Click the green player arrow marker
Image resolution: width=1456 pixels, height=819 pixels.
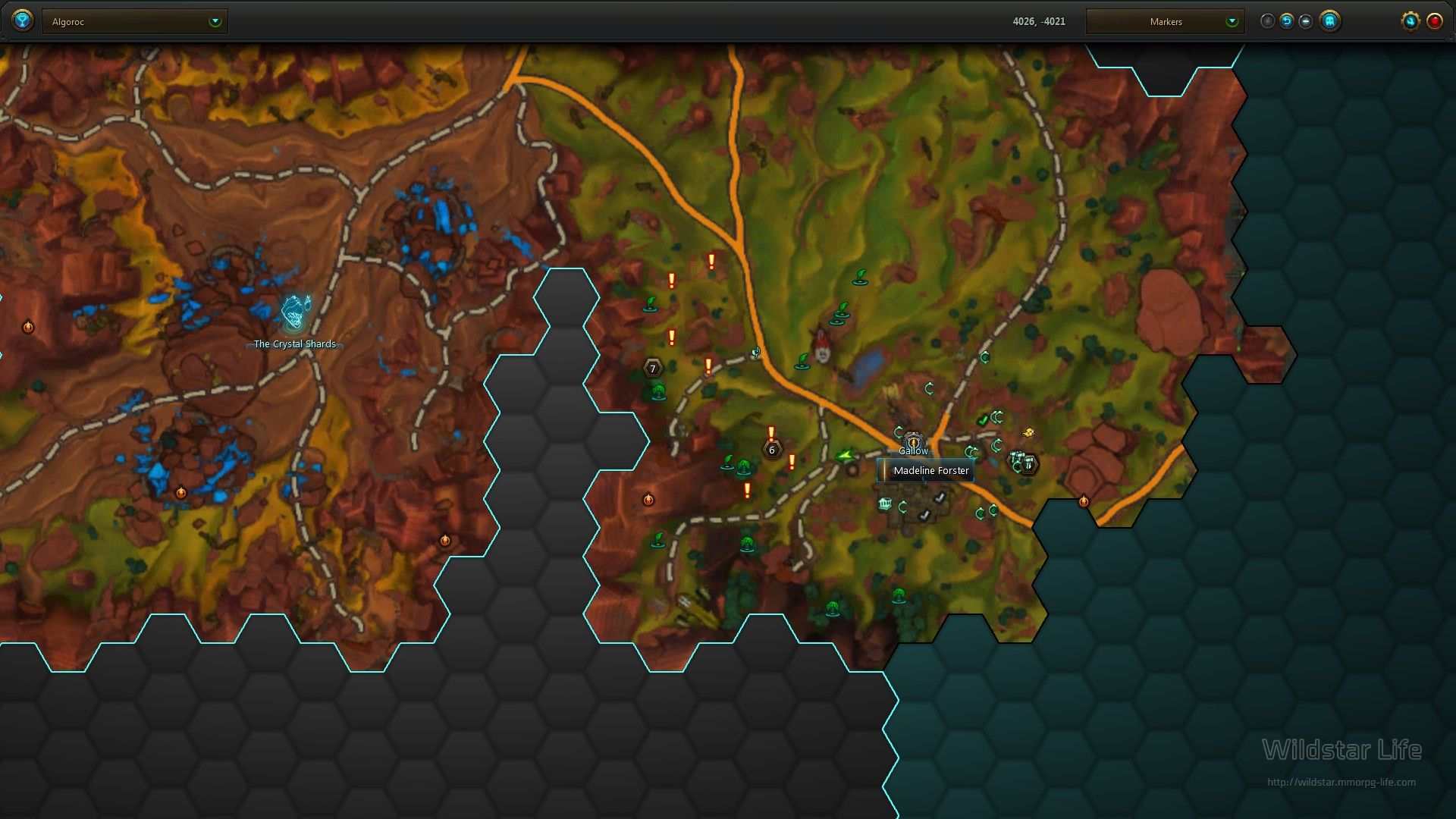(x=843, y=455)
